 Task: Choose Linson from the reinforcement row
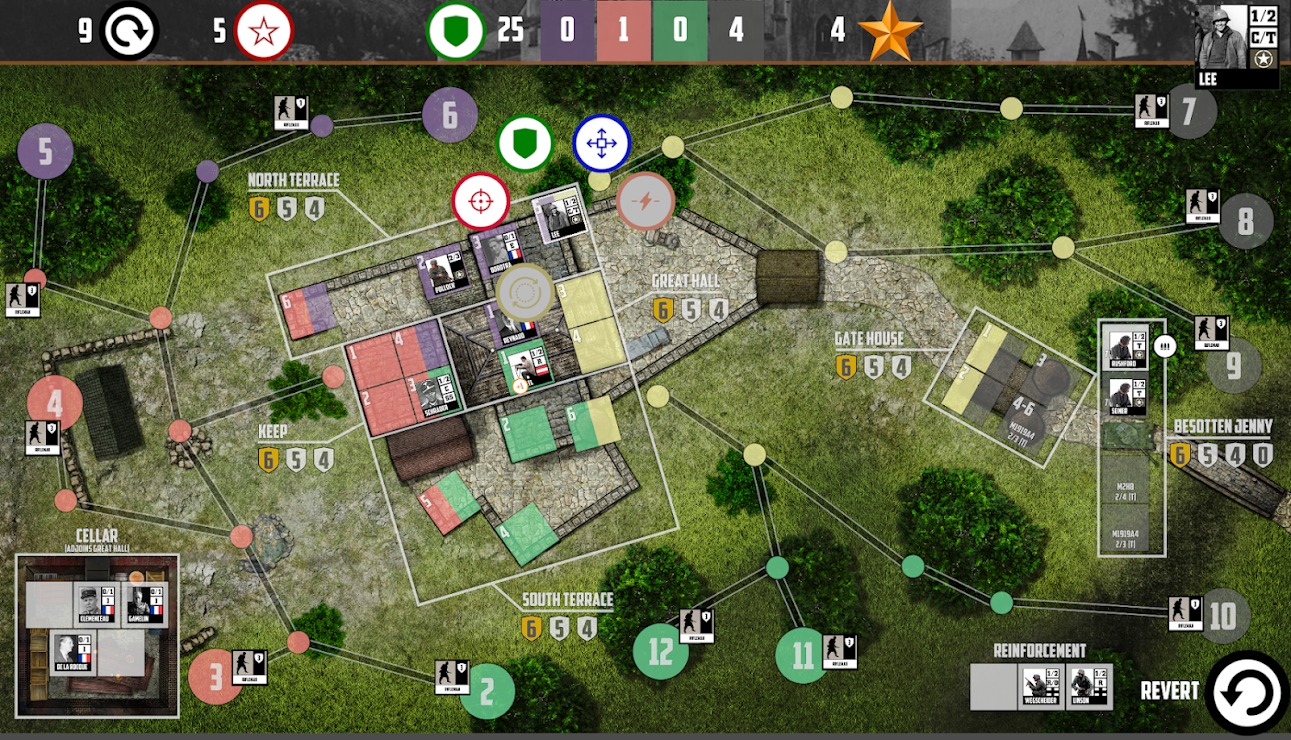1088,688
